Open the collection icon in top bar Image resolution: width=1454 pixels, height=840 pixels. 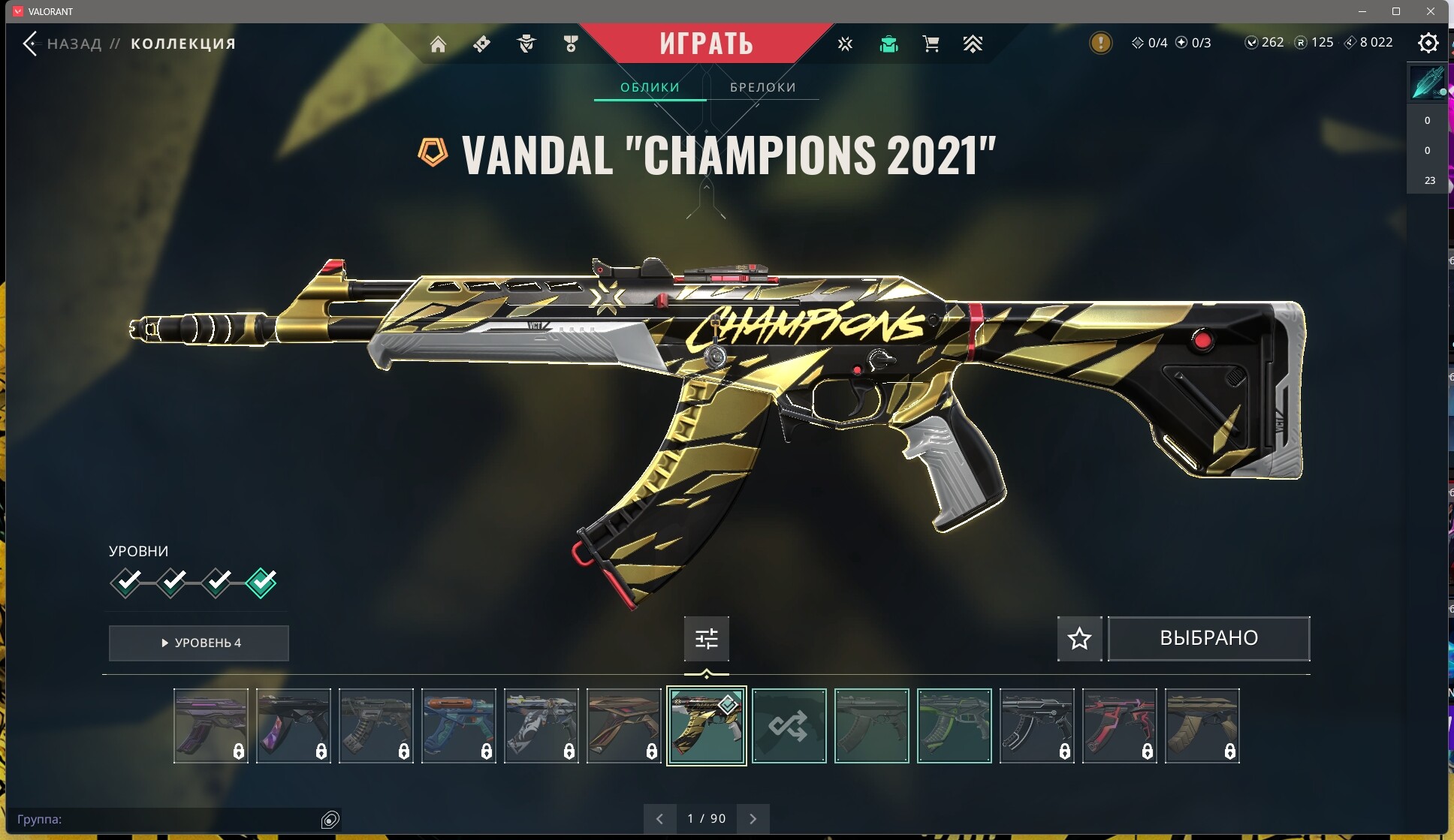pyautogui.click(x=888, y=44)
